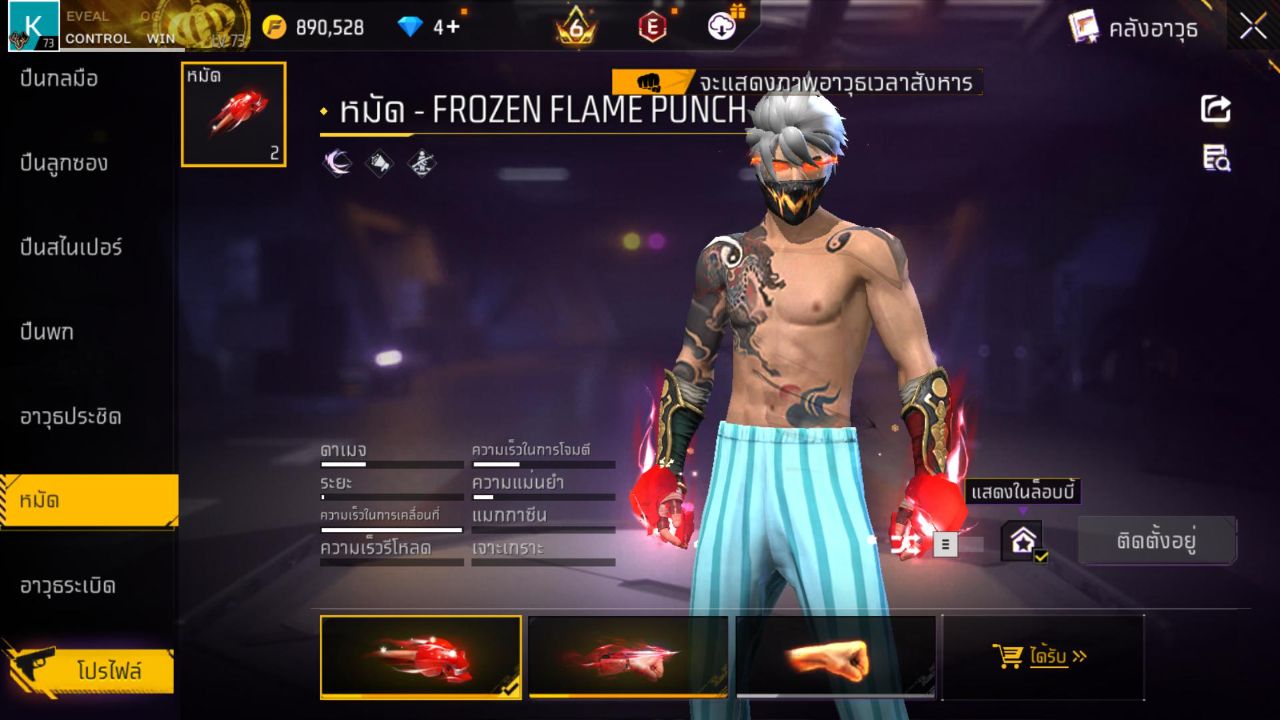Open the E-badge event icon

click(x=652, y=26)
